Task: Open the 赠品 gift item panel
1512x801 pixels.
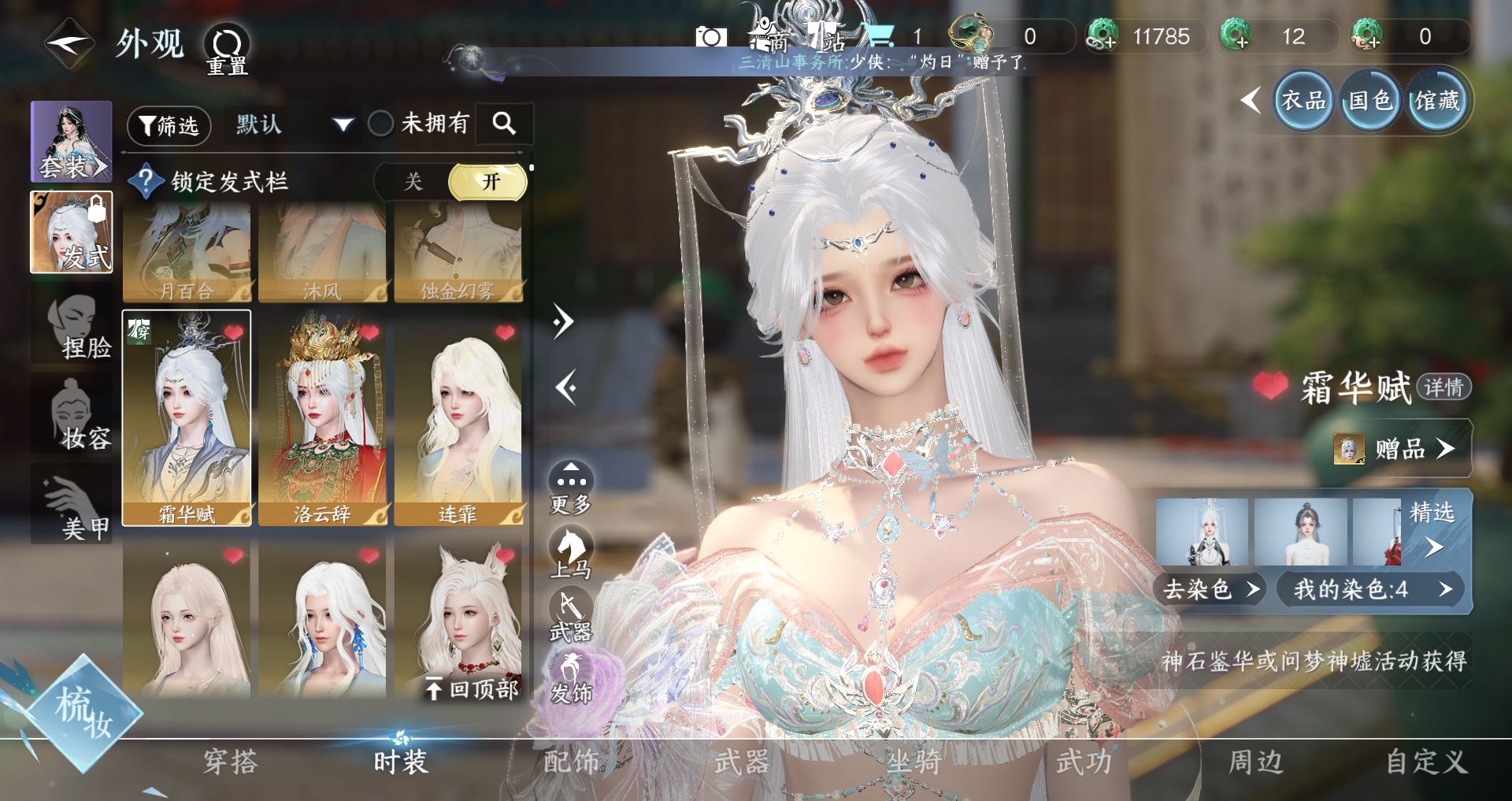Action: 1399,449
